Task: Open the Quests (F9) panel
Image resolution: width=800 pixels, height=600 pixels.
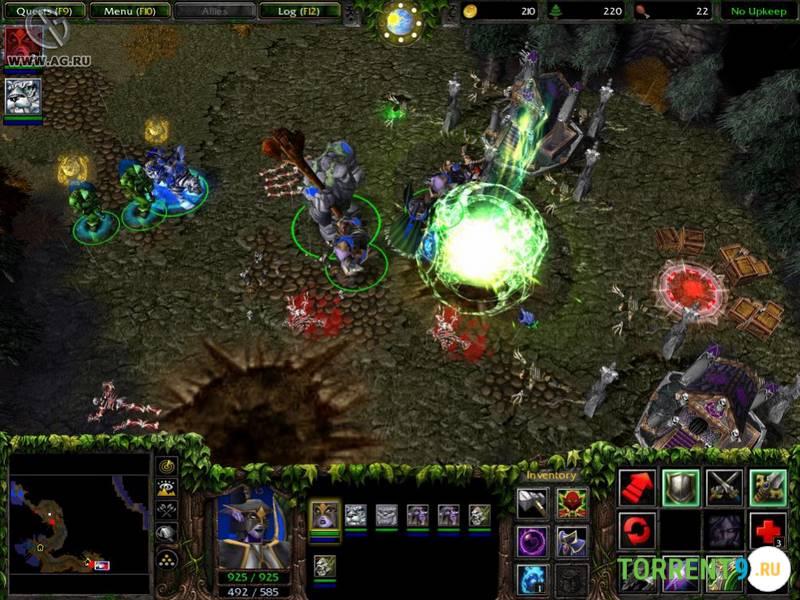Action: tap(42, 12)
